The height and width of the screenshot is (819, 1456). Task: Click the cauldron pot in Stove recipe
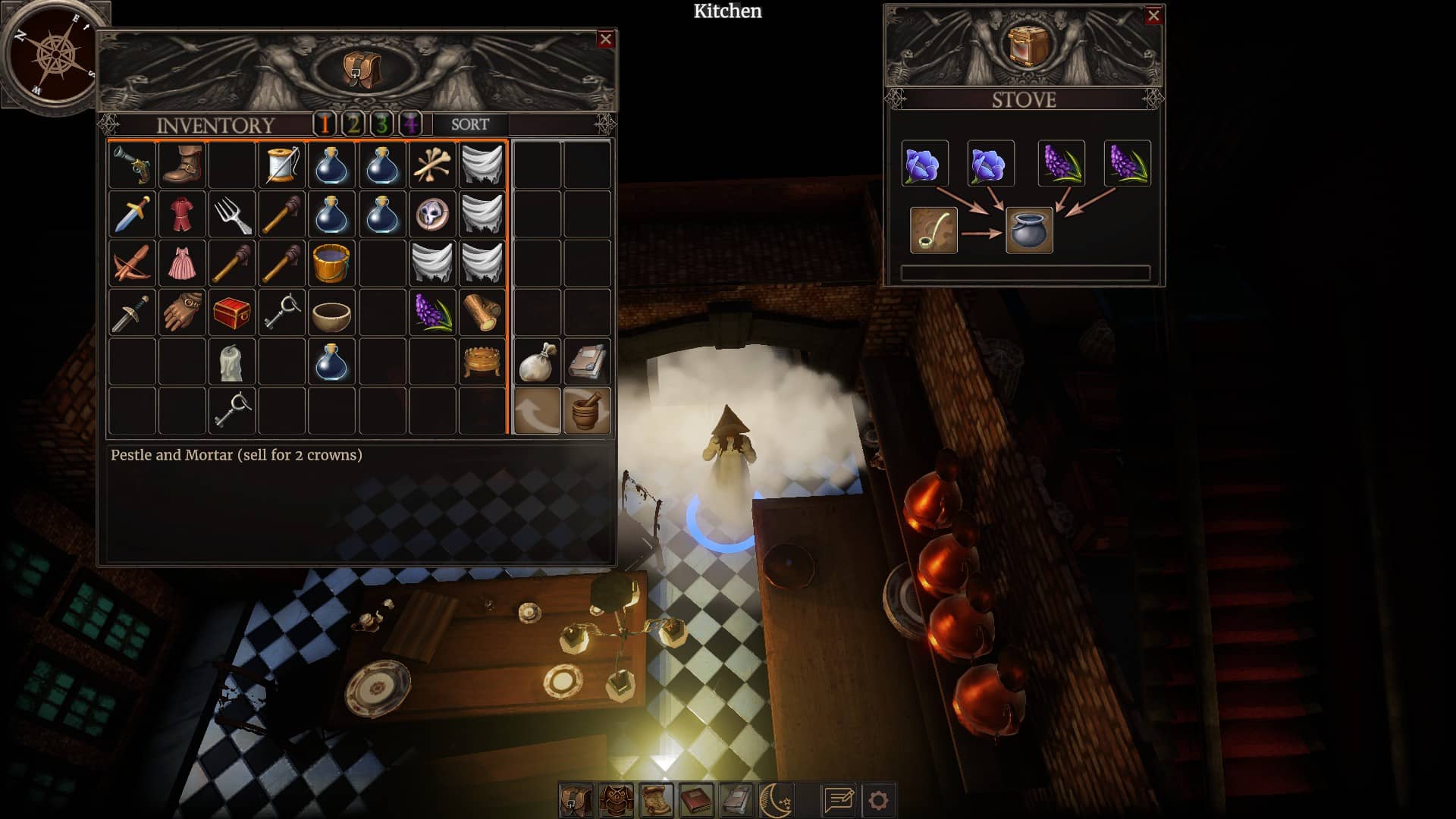1029,231
